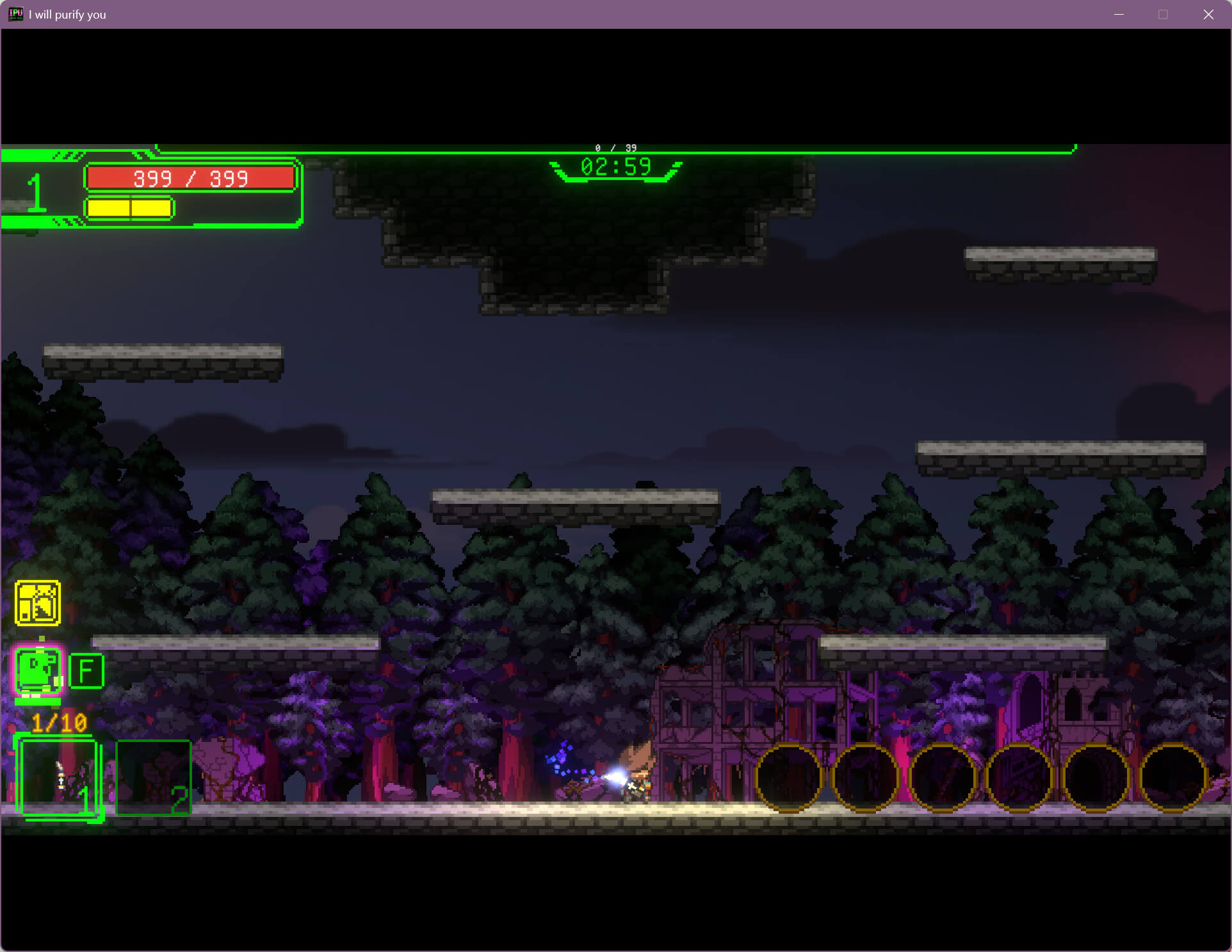Switch to the empty weapon slot 2
This screenshot has width=1232, height=952.
pos(153,778)
